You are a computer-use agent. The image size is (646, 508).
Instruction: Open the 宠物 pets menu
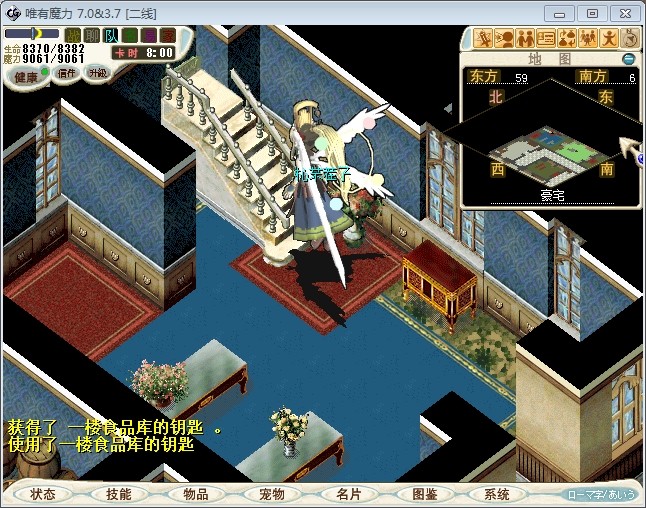[271, 494]
